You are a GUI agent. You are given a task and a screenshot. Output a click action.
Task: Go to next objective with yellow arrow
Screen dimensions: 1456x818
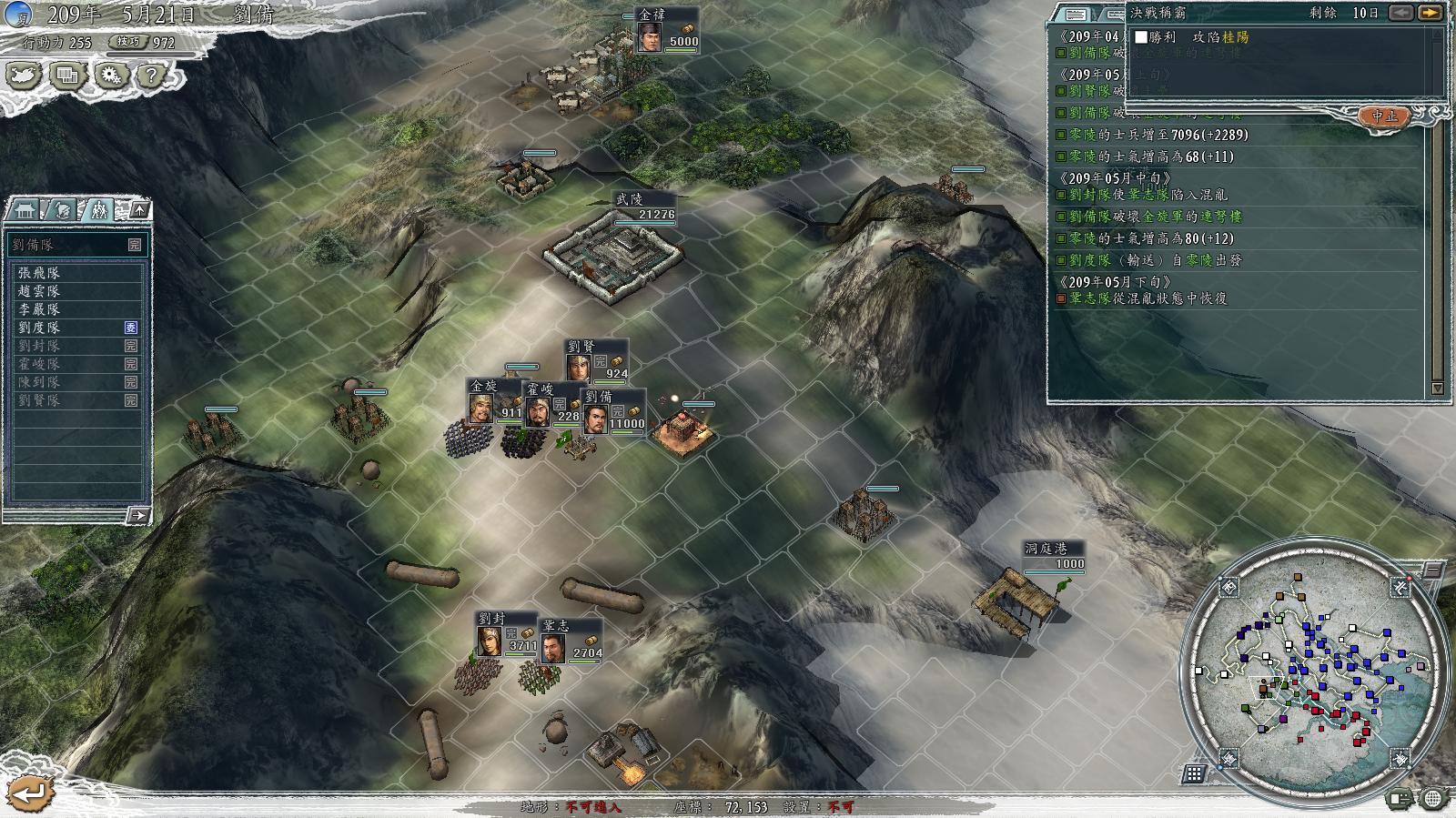coord(1430,13)
